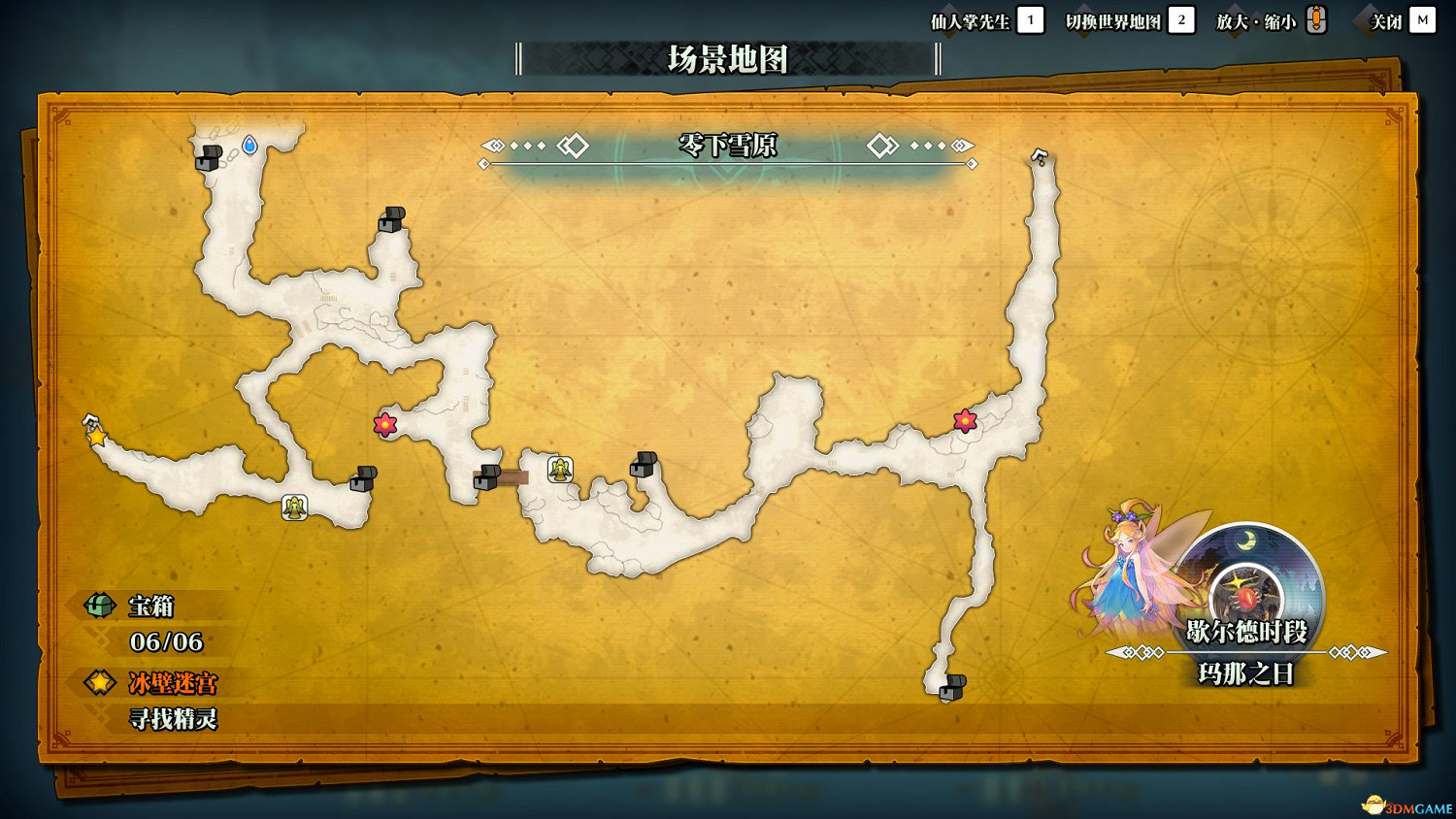The image size is (1456, 819).
Task: Click the pink flower marker on the eastern route
Action: [x=963, y=420]
